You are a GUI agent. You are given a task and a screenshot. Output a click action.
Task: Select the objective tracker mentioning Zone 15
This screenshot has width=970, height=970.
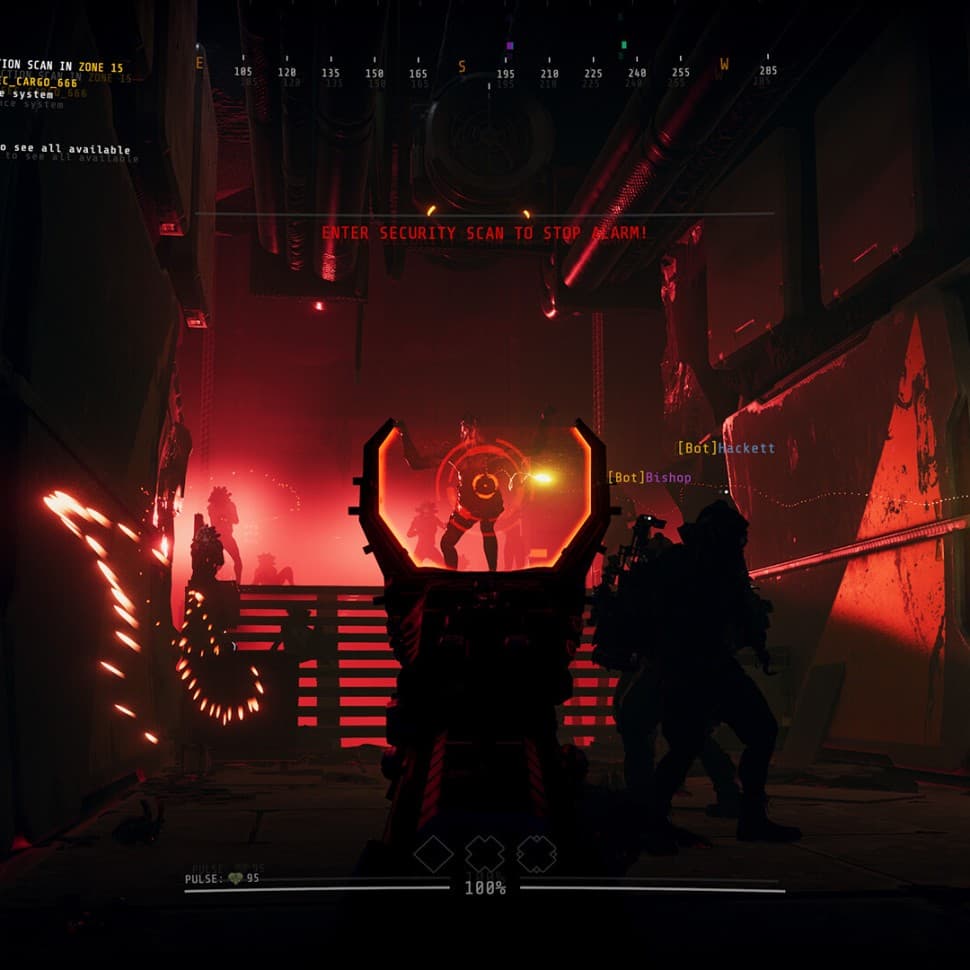click(x=62, y=68)
